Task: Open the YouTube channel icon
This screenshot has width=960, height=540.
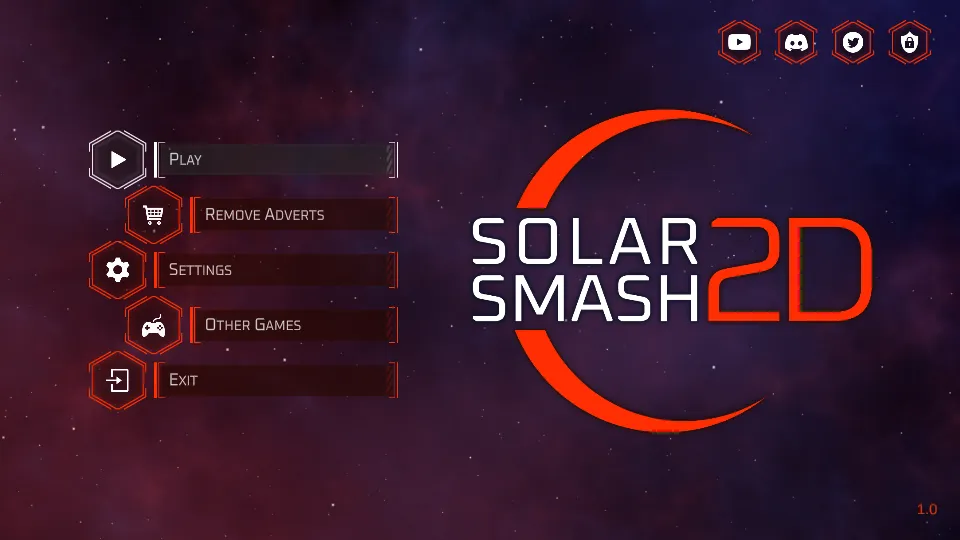Action: [x=740, y=42]
